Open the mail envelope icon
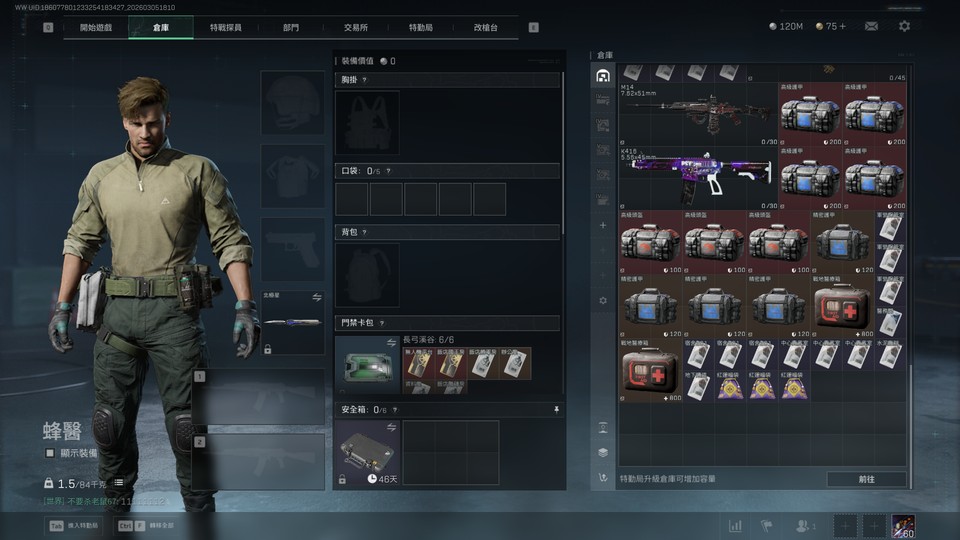Image resolution: width=960 pixels, height=540 pixels. [871, 26]
